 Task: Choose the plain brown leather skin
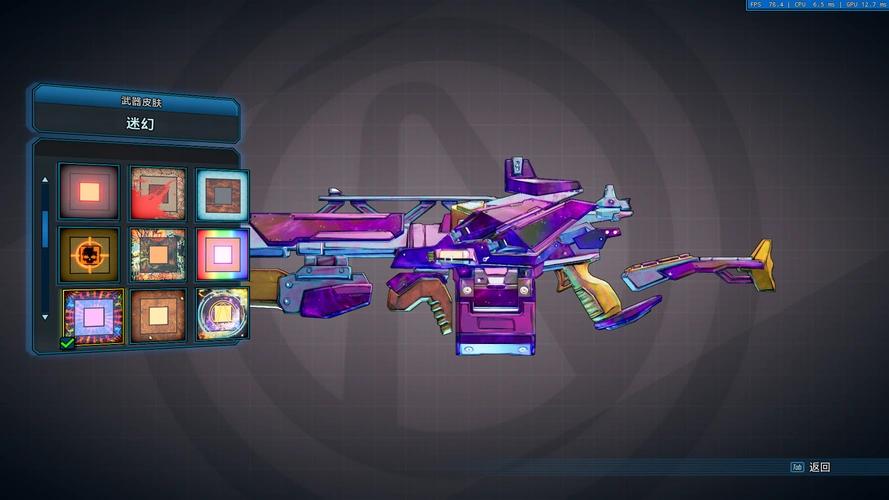[x=157, y=315]
